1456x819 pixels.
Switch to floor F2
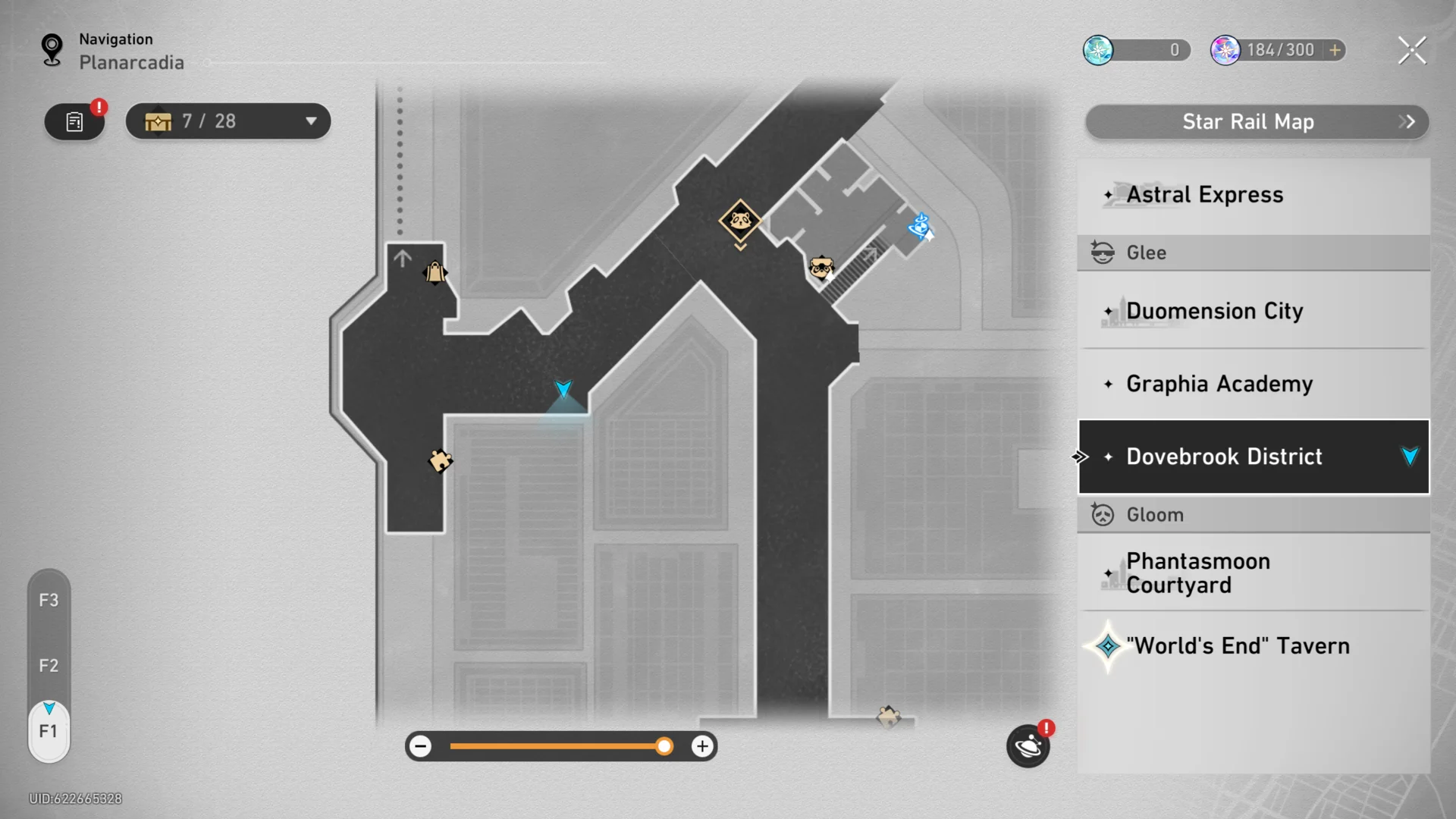(x=49, y=665)
